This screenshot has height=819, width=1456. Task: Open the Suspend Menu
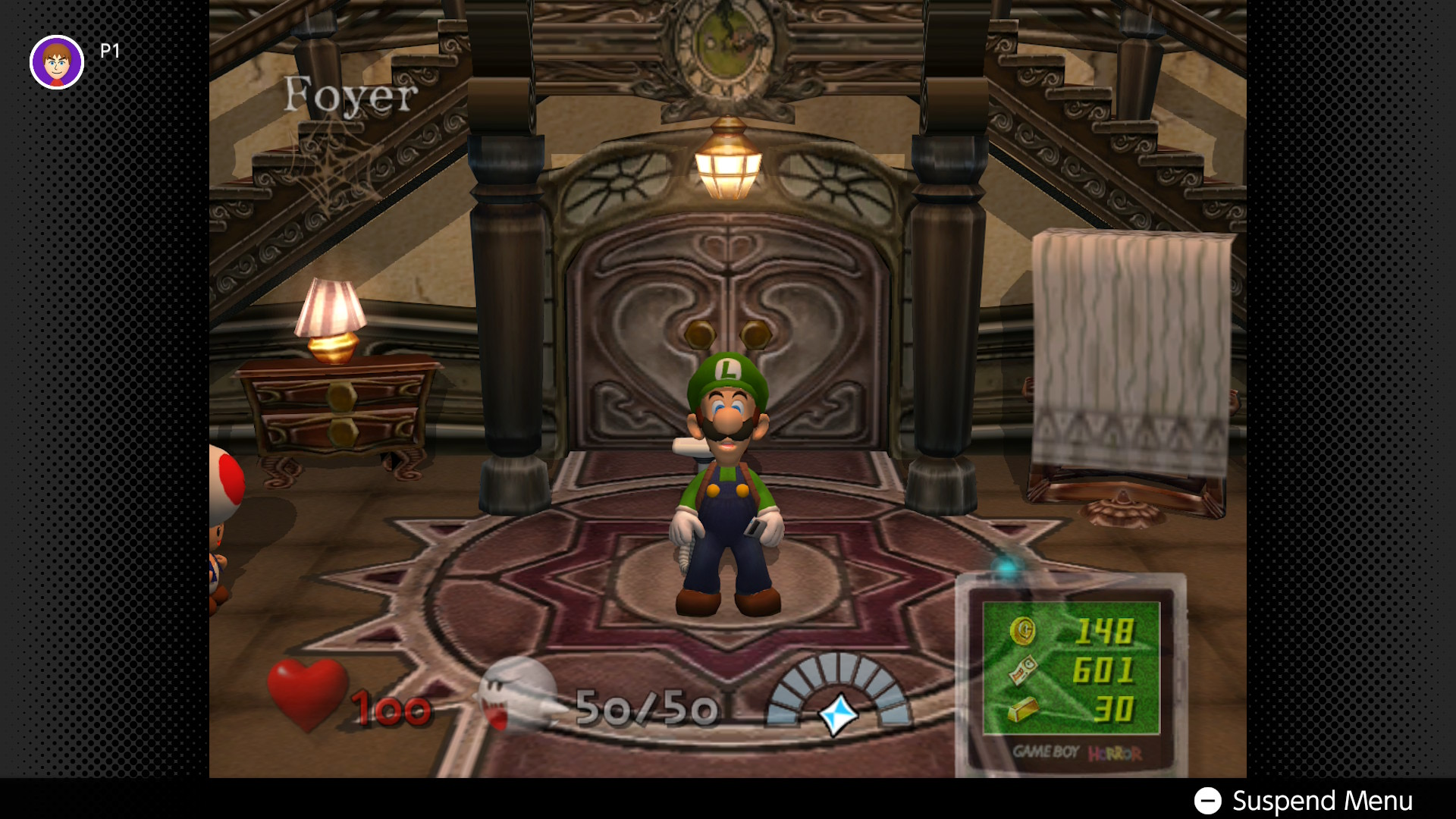(1304, 800)
